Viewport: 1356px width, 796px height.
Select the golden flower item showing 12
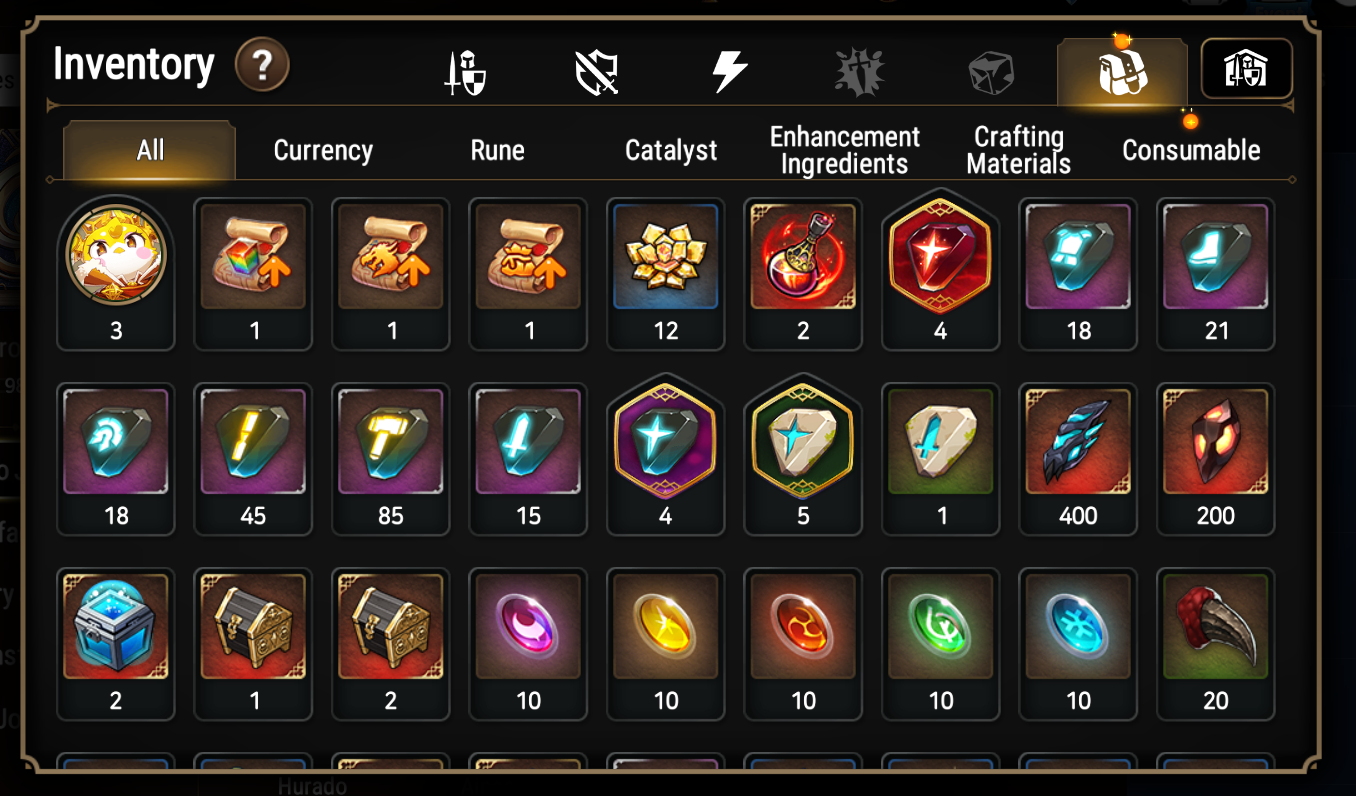pos(665,265)
